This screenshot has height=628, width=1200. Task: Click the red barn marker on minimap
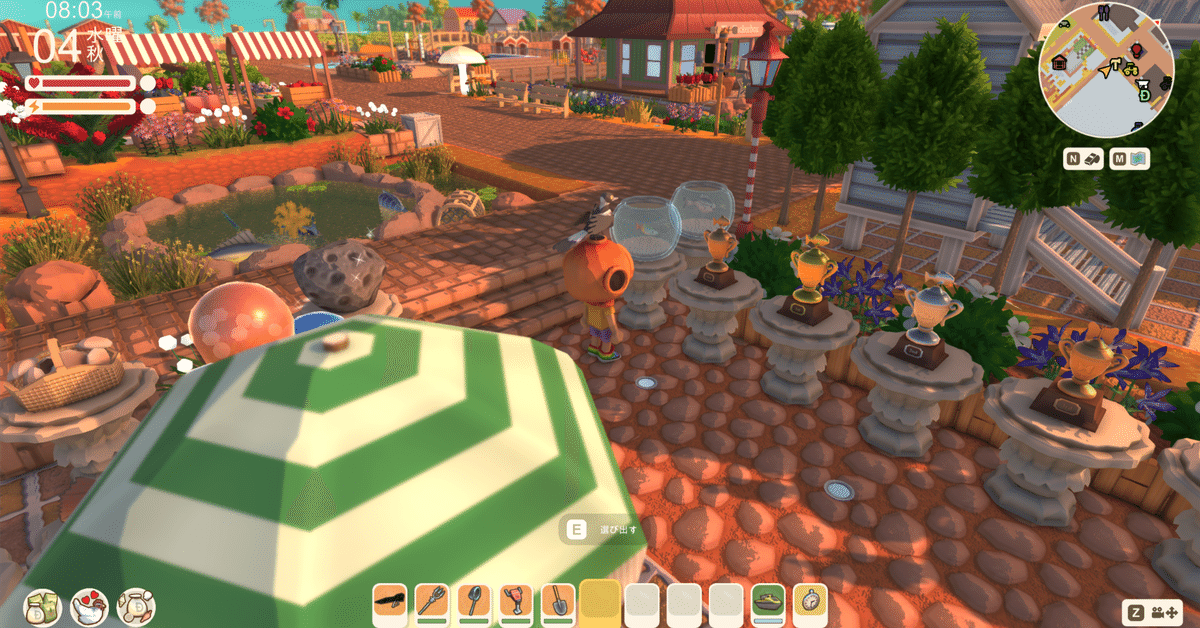point(1061,63)
